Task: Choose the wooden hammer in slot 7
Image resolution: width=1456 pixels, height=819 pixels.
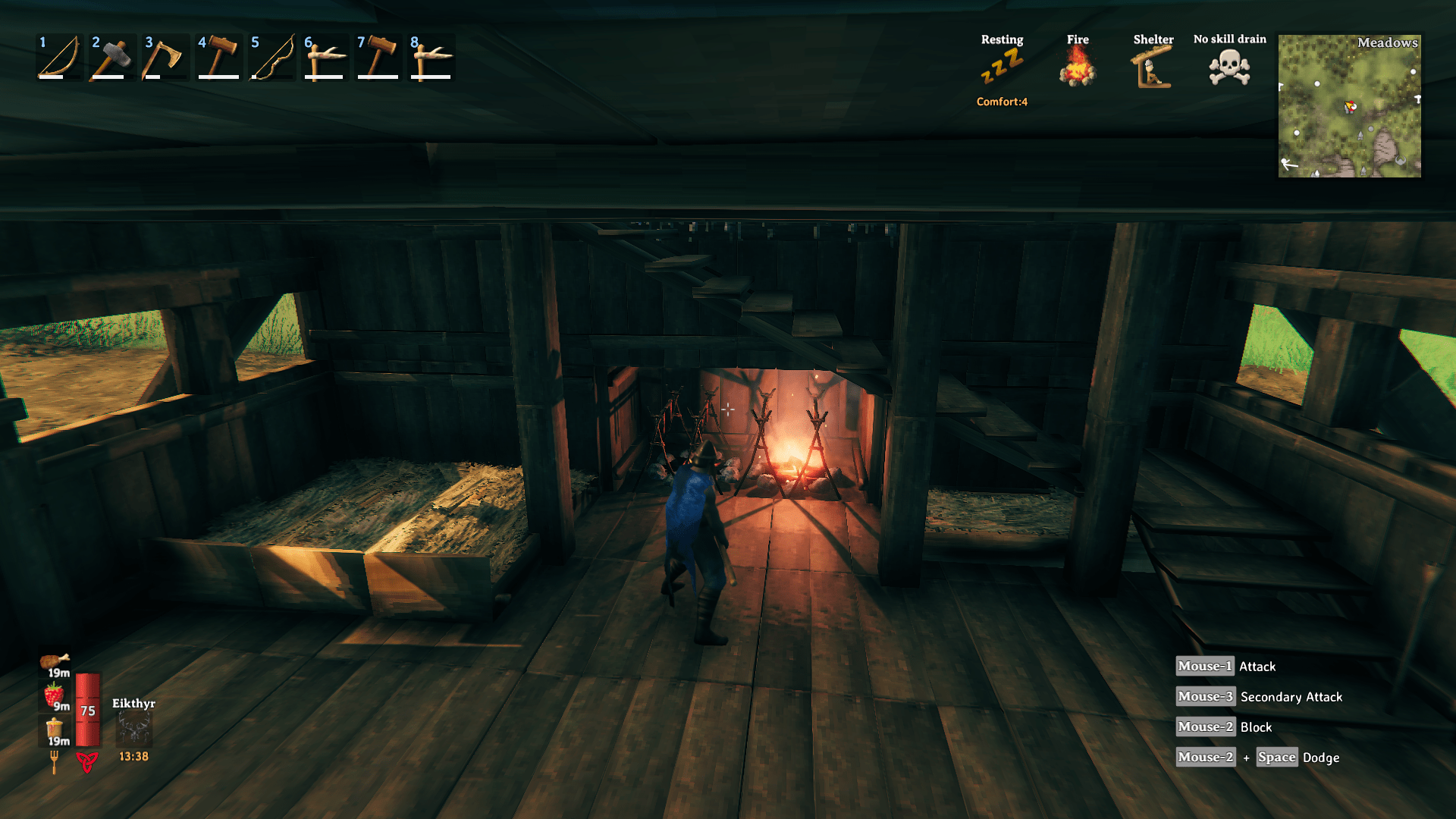Action: click(378, 57)
